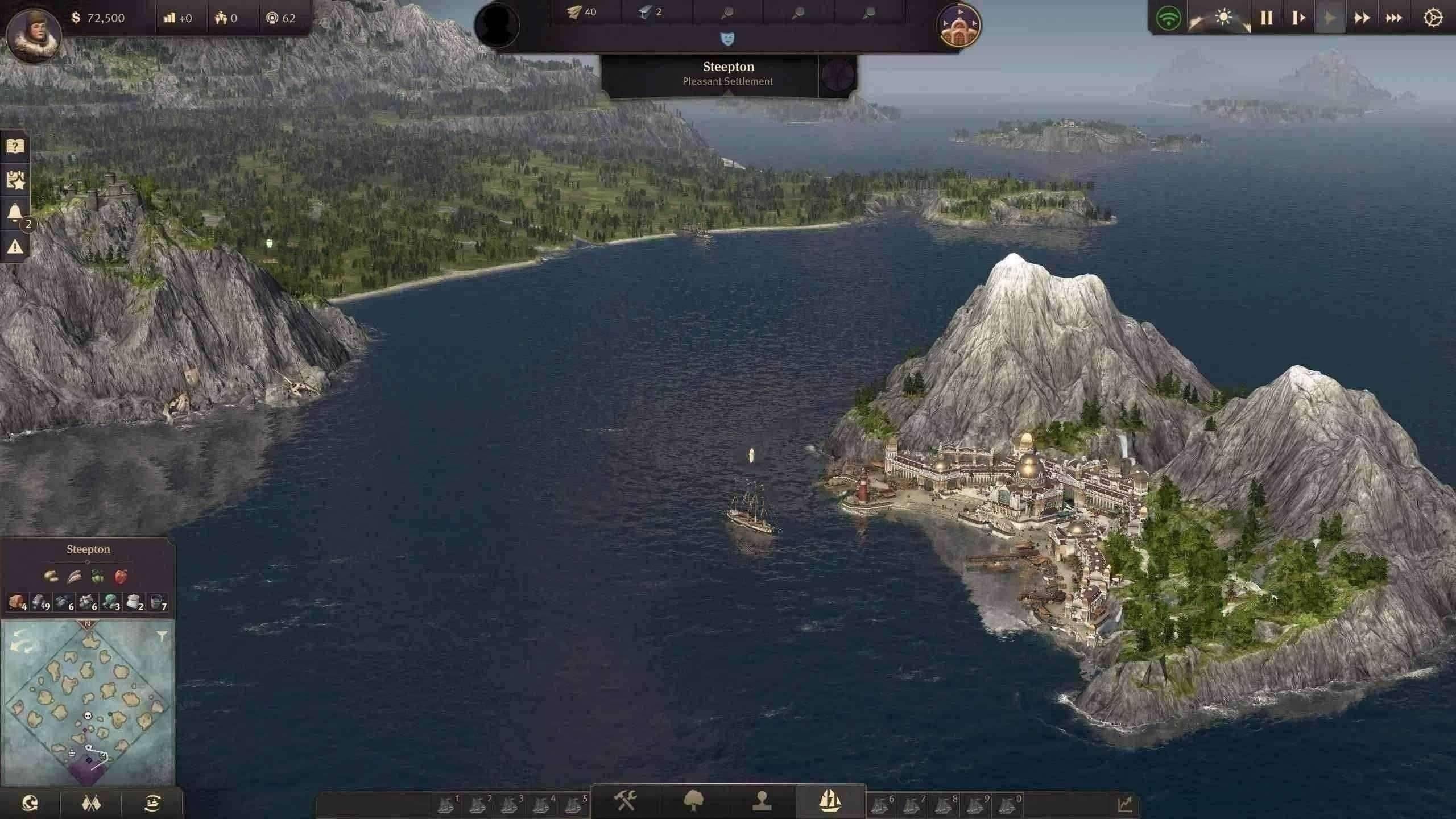Image resolution: width=1456 pixels, height=819 pixels.
Task: Set game speed to double fast-forward
Action: 1362,18
